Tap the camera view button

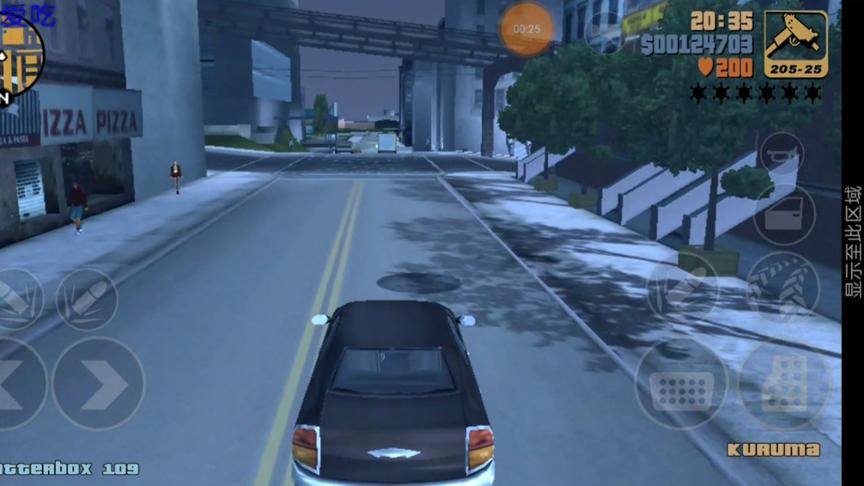(x=606, y=30)
